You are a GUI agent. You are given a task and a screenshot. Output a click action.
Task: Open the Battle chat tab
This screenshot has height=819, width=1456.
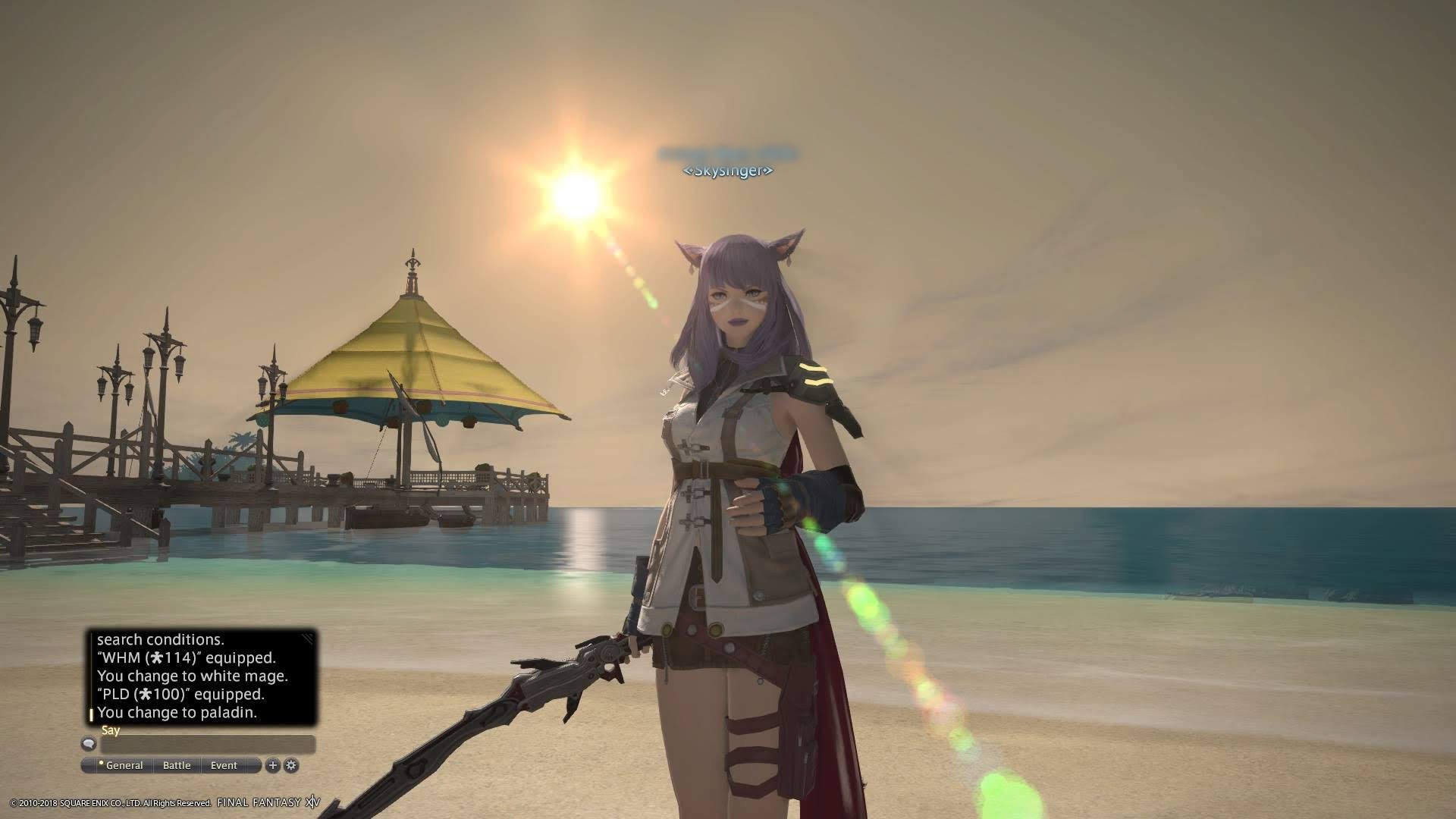tap(177, 765)
